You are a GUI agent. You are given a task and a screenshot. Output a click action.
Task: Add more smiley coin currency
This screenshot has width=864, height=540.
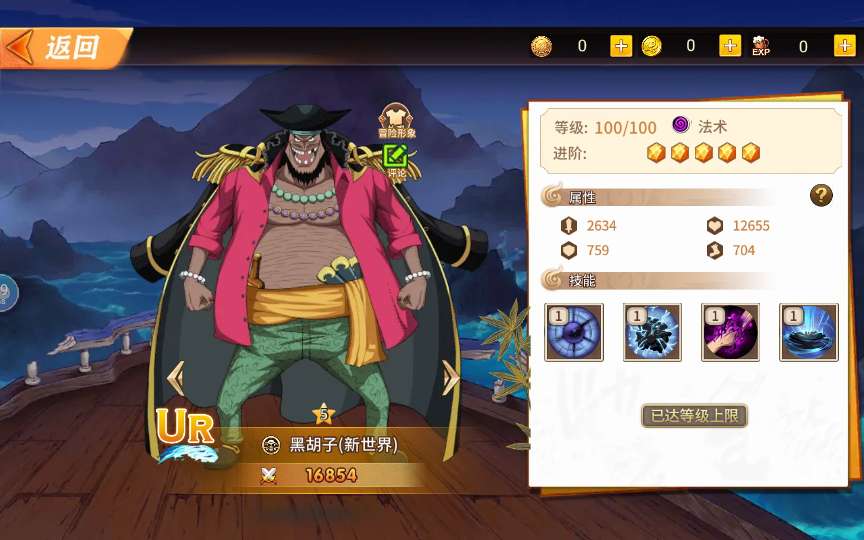730,46
